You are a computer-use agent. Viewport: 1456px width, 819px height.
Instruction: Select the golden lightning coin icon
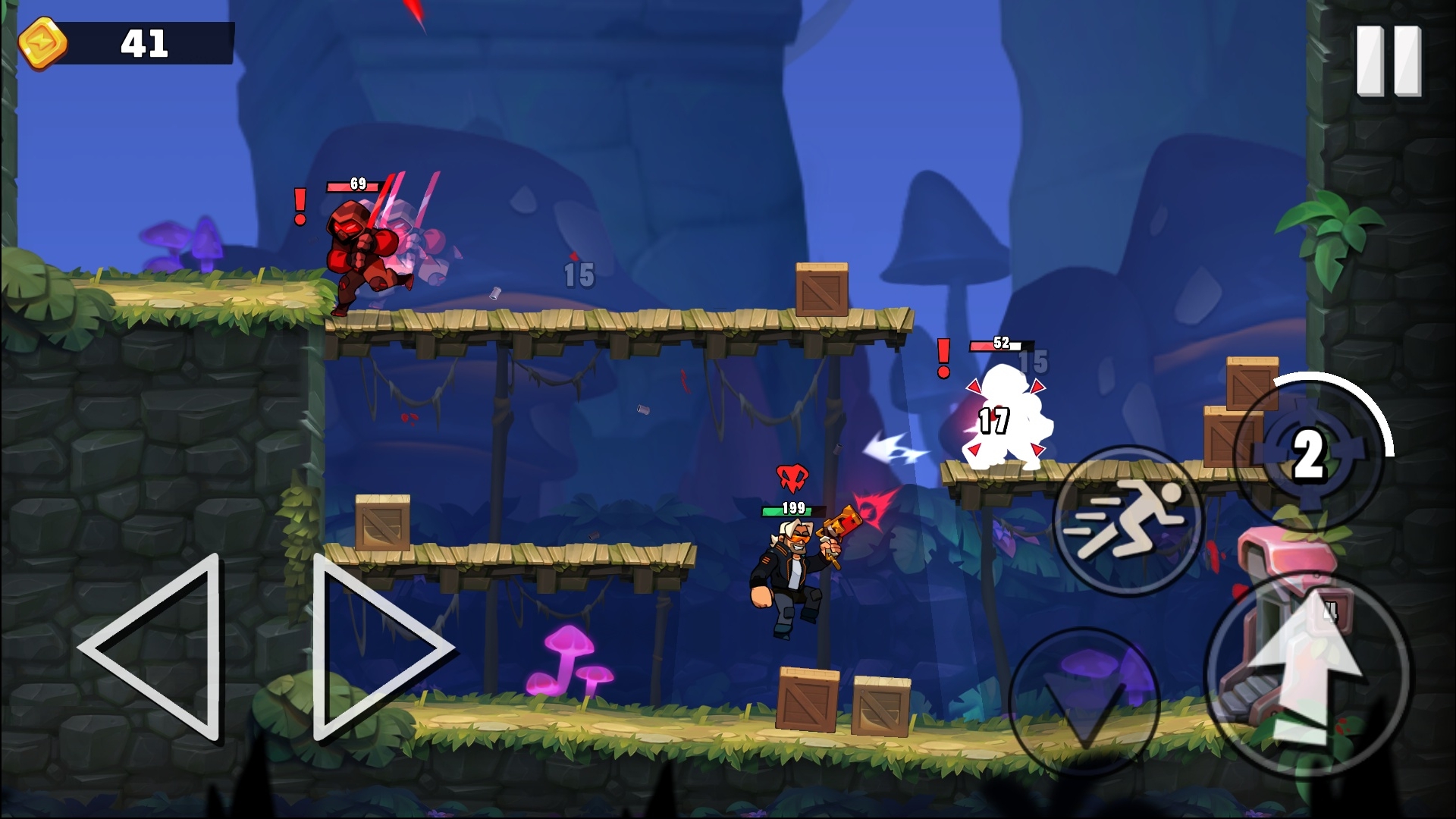pyautogui.click(x=42, y=43)
